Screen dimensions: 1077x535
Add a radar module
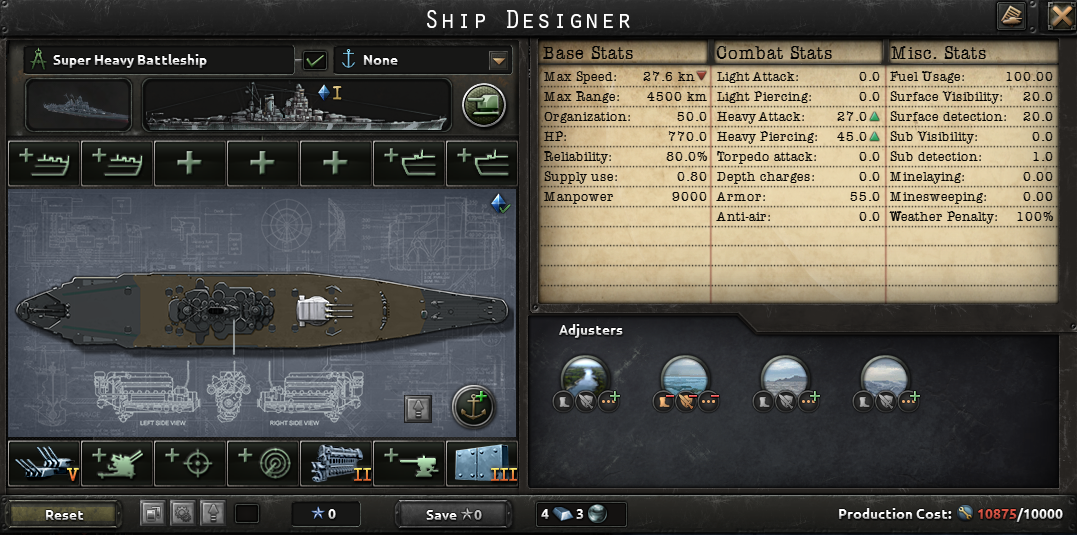[x=263, y=462]
